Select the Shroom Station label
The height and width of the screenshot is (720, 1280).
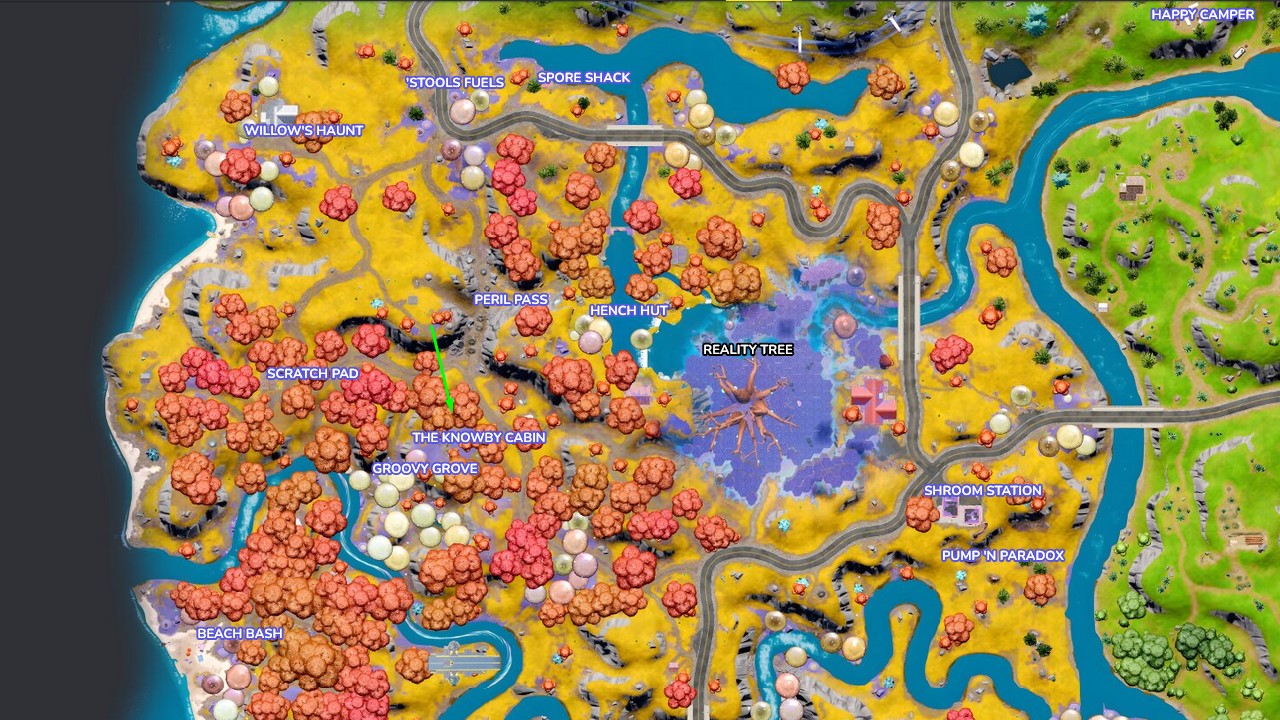point(984,490)
